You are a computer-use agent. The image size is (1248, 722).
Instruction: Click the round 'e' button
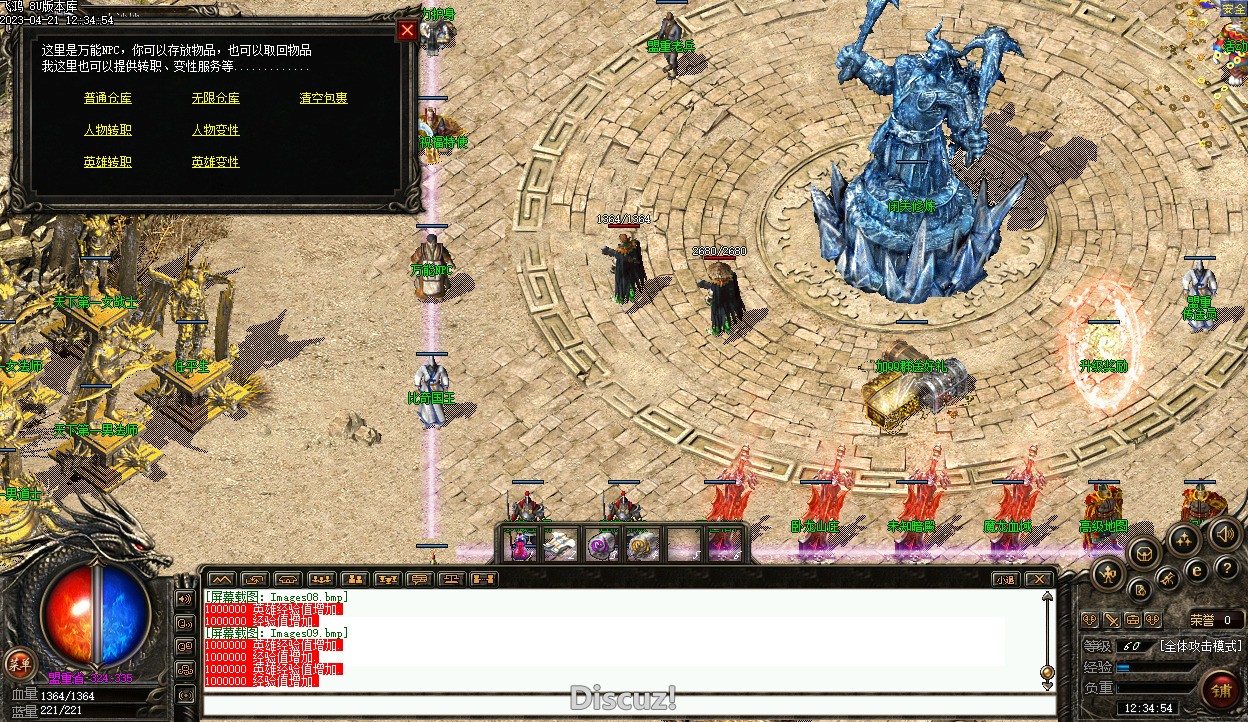1196,571
